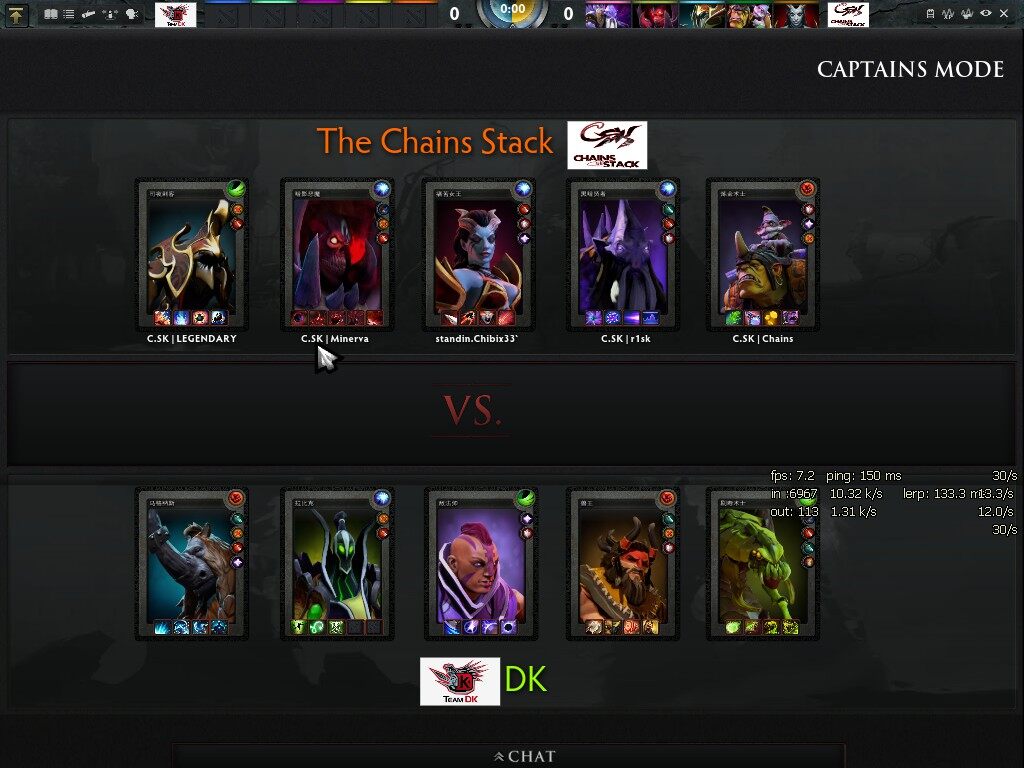Select DK's Anti-Mage hero card
Viewport: 1024px width, 768px height.
[x=478, y=564]
